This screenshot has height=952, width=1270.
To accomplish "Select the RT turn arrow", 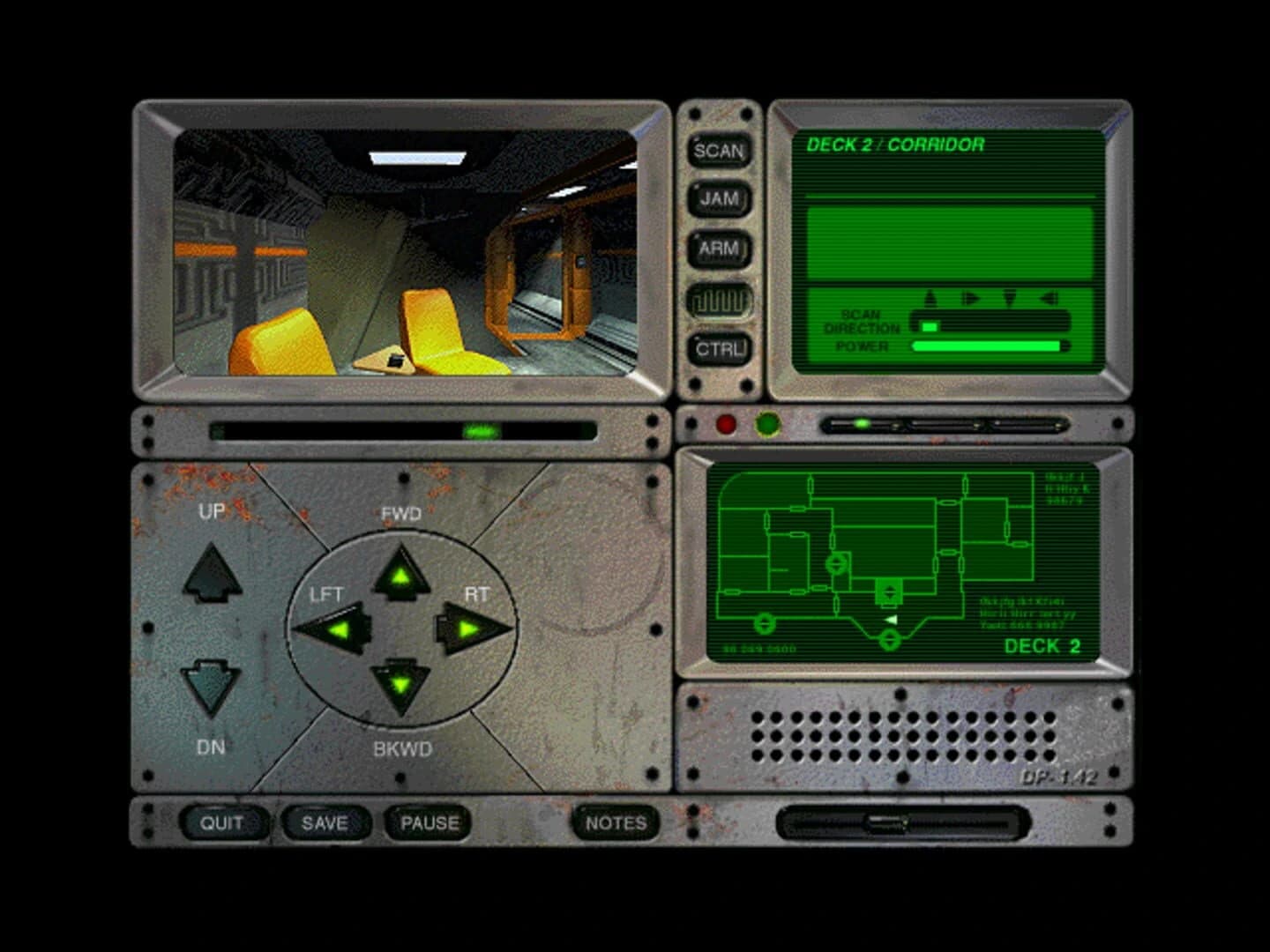I will 471,628.
